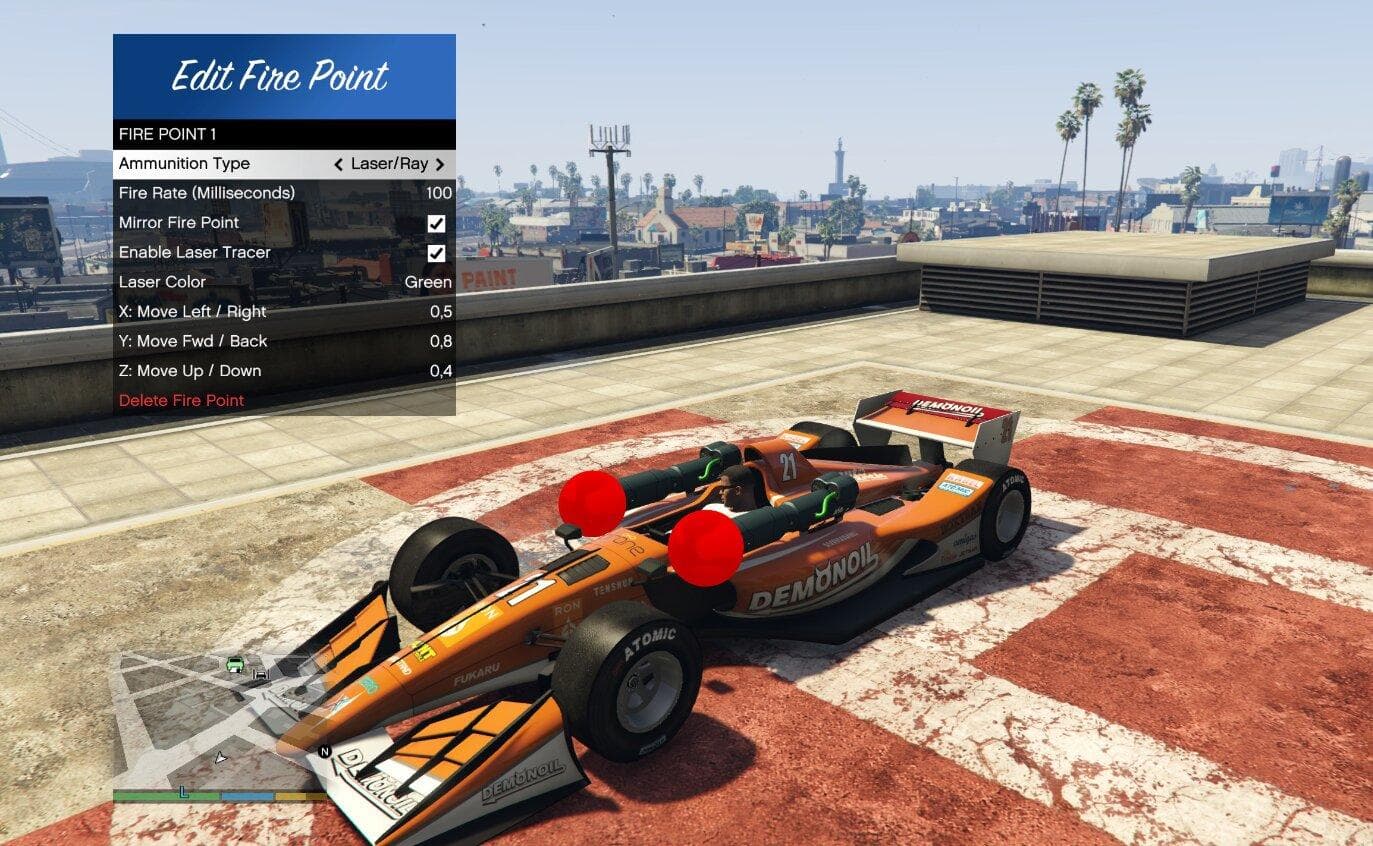The height and width of the screenshot is (846, 1373).
Task: Click the Edit Fire Point title banner
Action: (x=283, y=75)
